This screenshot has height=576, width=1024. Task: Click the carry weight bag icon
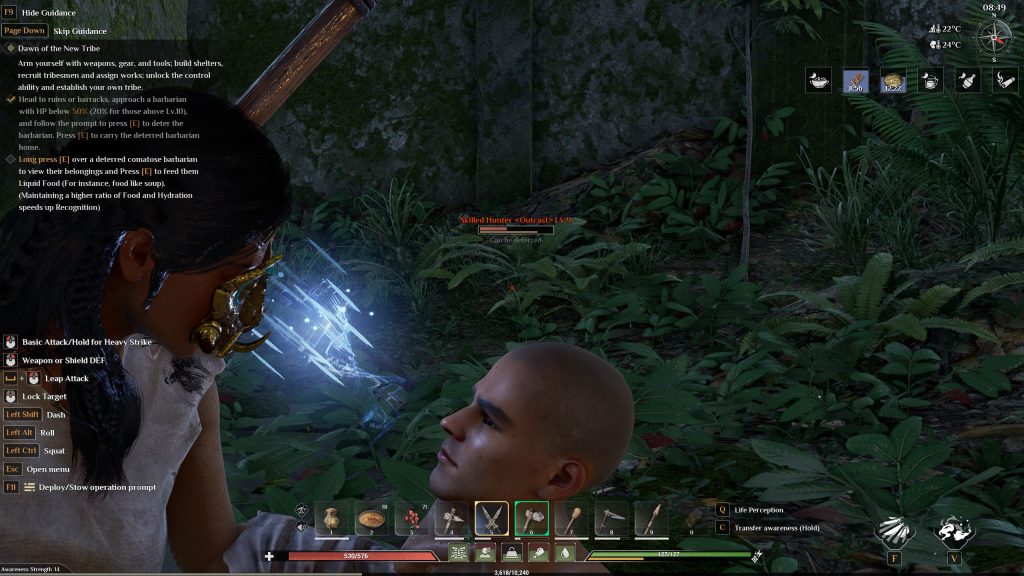tap(511, 553)
